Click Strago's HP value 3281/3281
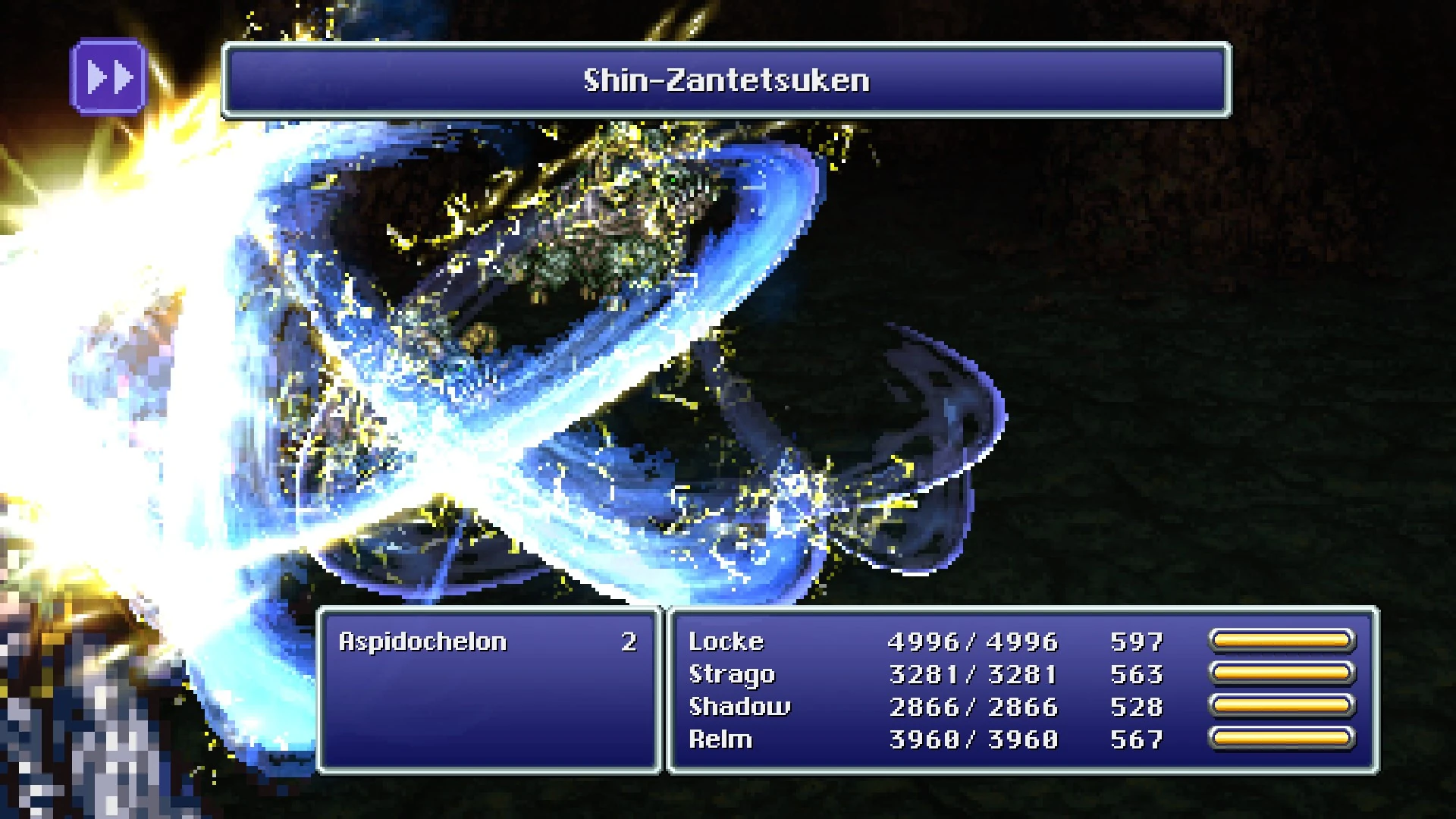 pos(973,673)
